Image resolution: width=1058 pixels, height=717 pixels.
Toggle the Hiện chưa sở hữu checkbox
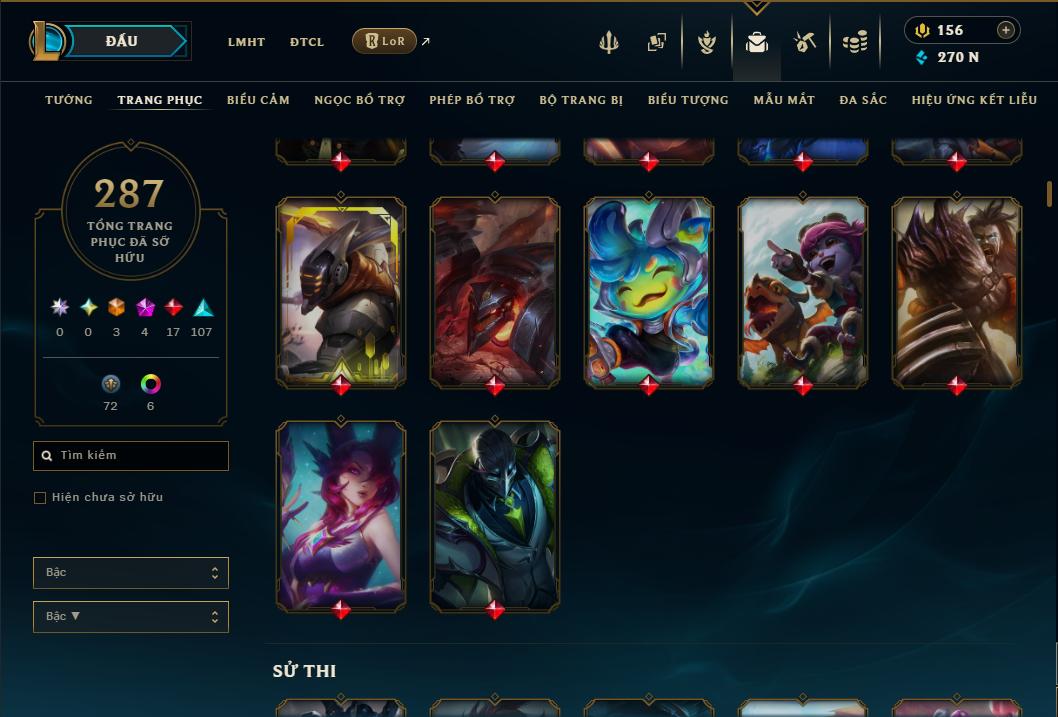coord(40,498)
